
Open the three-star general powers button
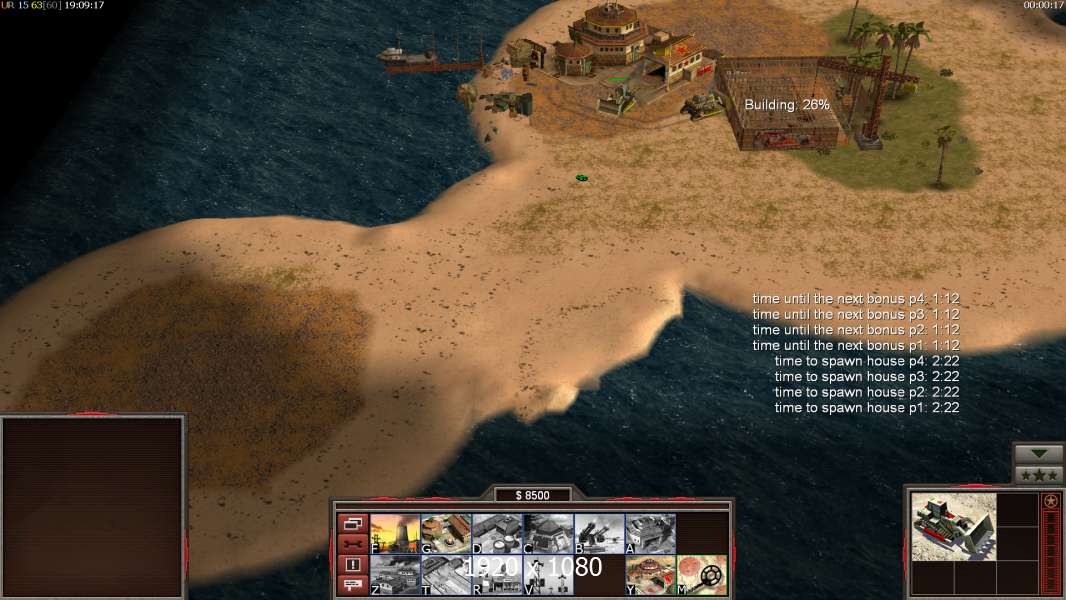click(1039, 475)
